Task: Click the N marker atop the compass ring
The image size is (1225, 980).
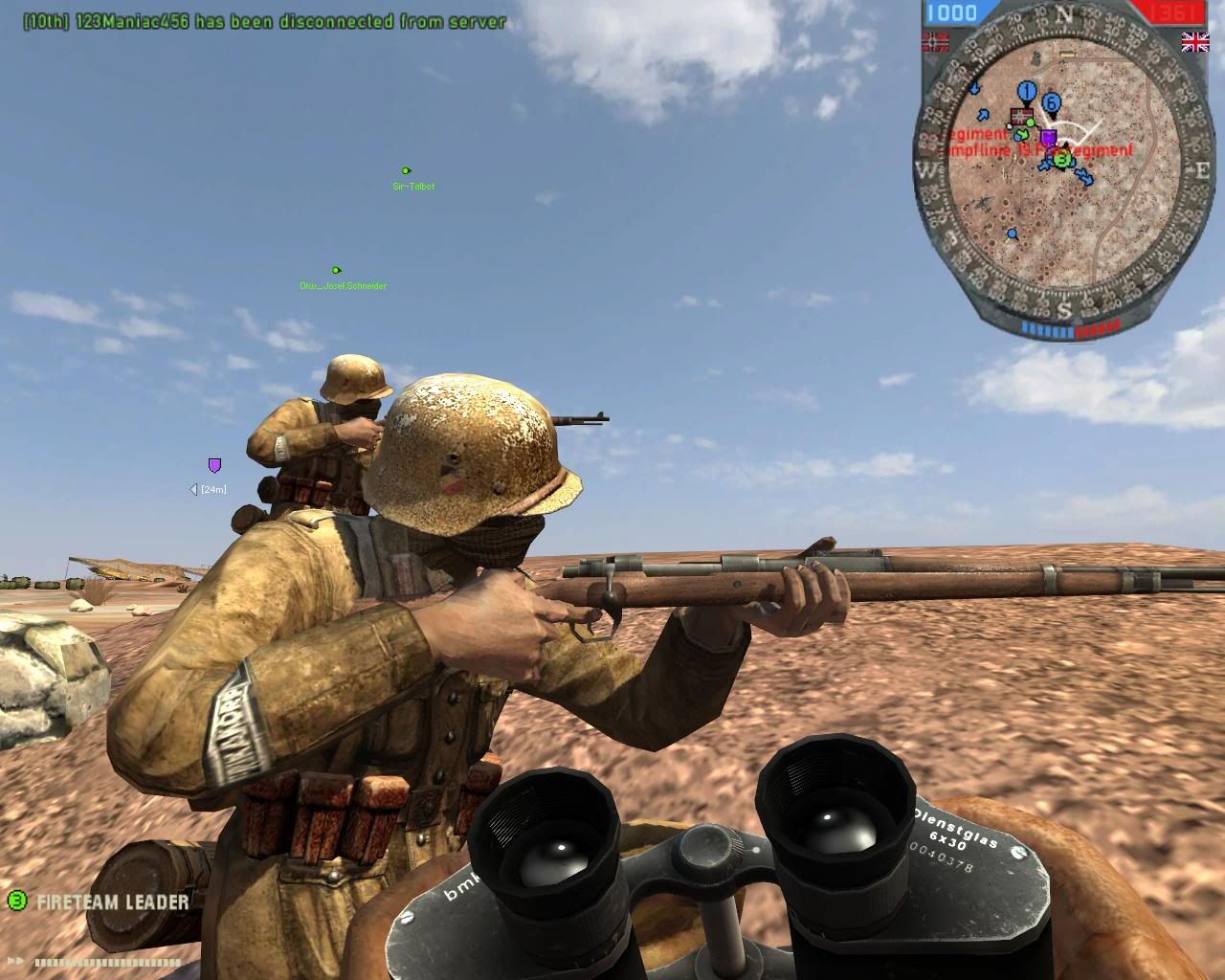Action: point(1064,11)
